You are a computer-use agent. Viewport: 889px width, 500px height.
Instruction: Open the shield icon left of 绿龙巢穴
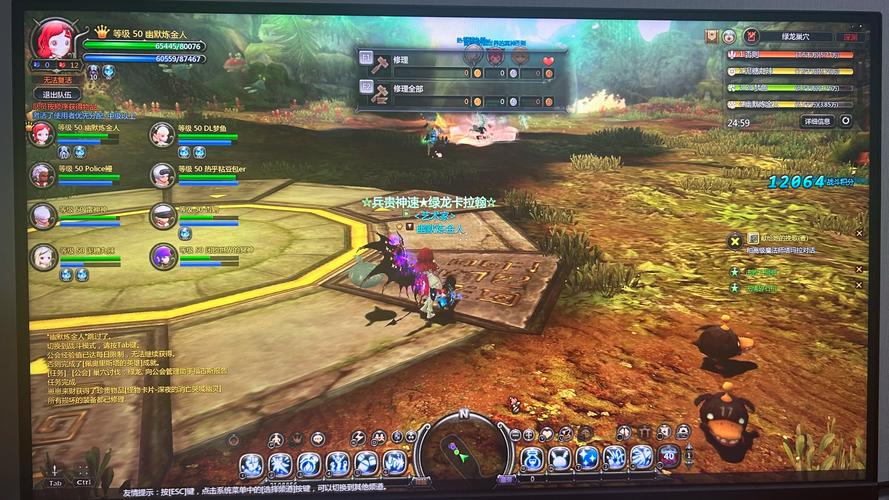tap(712, 36)
